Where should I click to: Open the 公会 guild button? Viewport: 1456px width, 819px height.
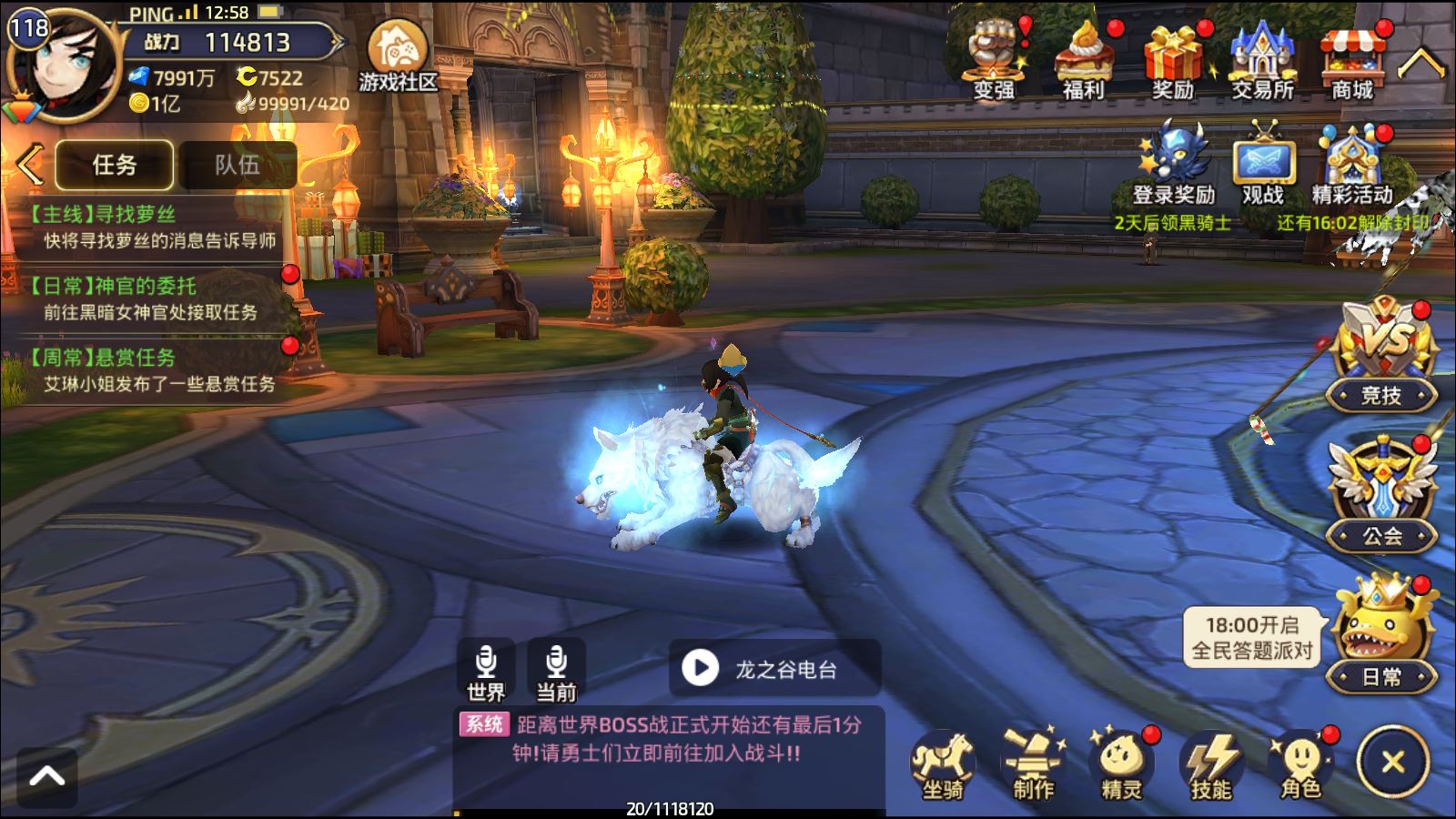tap(1382, 496)
